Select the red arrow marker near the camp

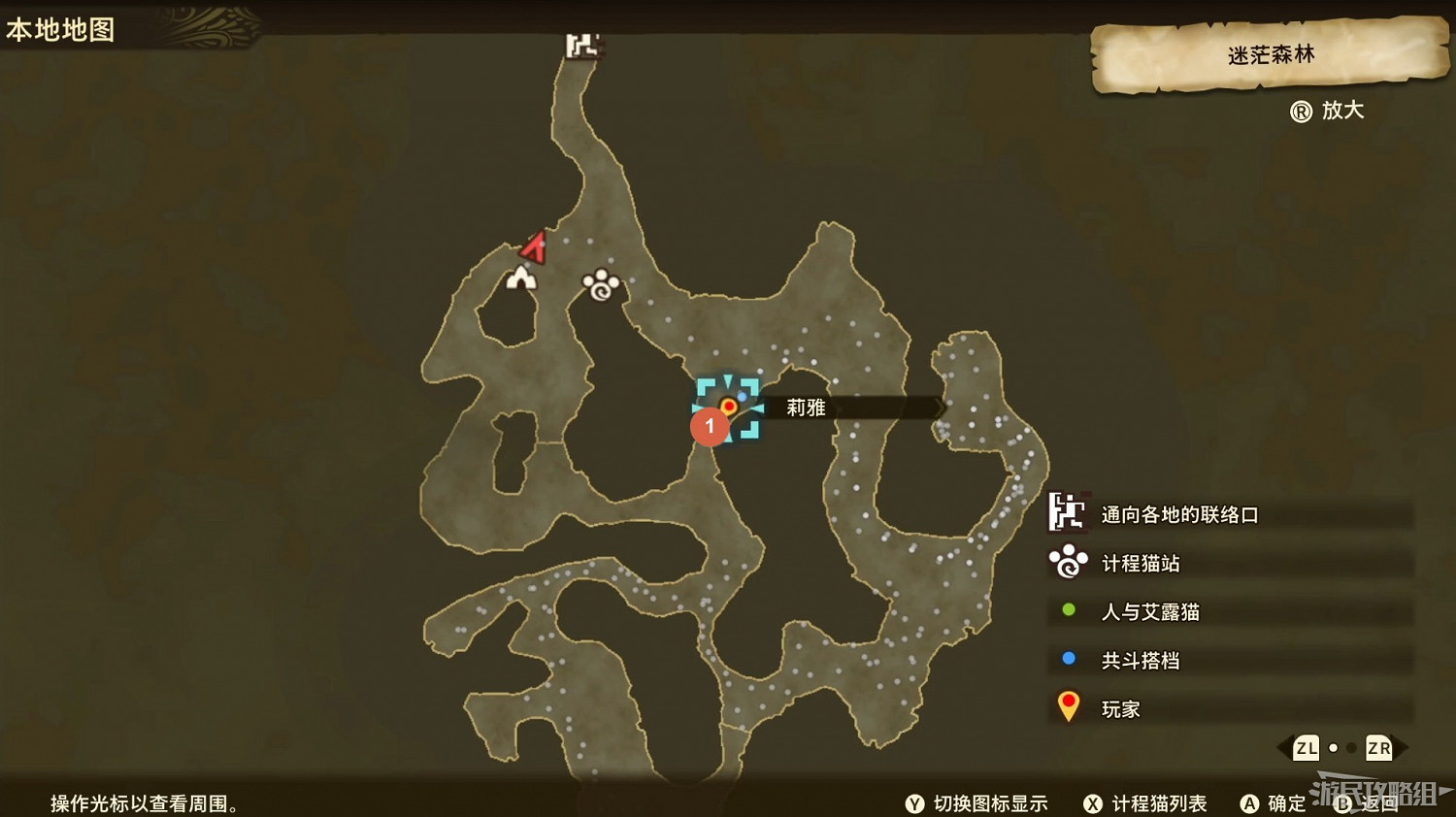533,247
